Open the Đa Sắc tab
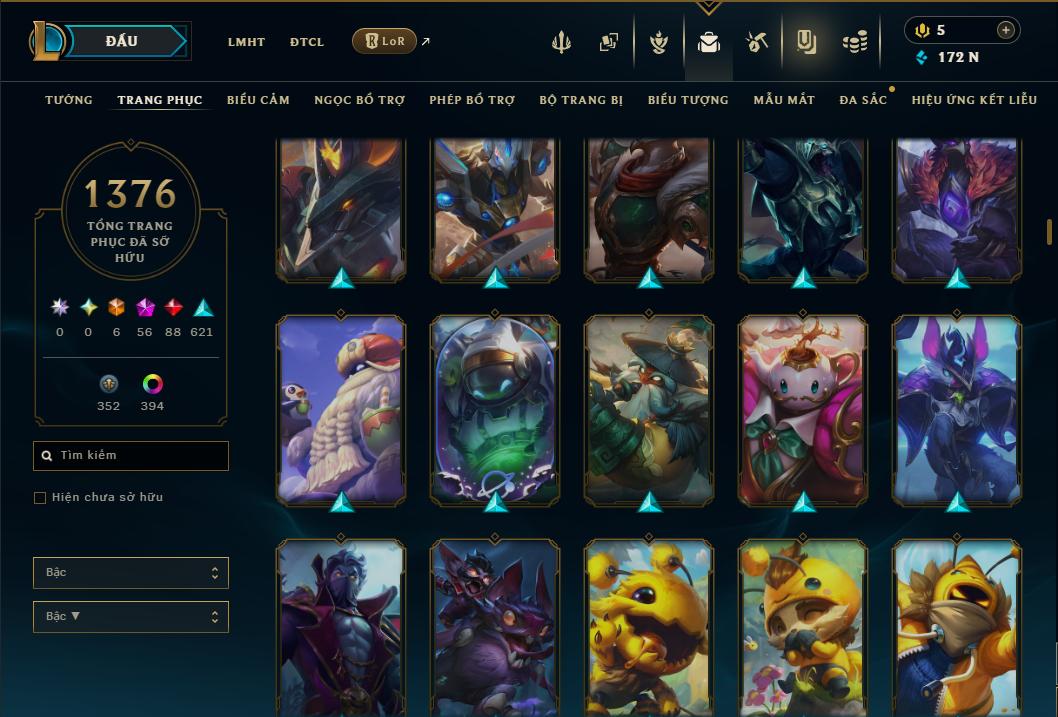 point(863,100)
